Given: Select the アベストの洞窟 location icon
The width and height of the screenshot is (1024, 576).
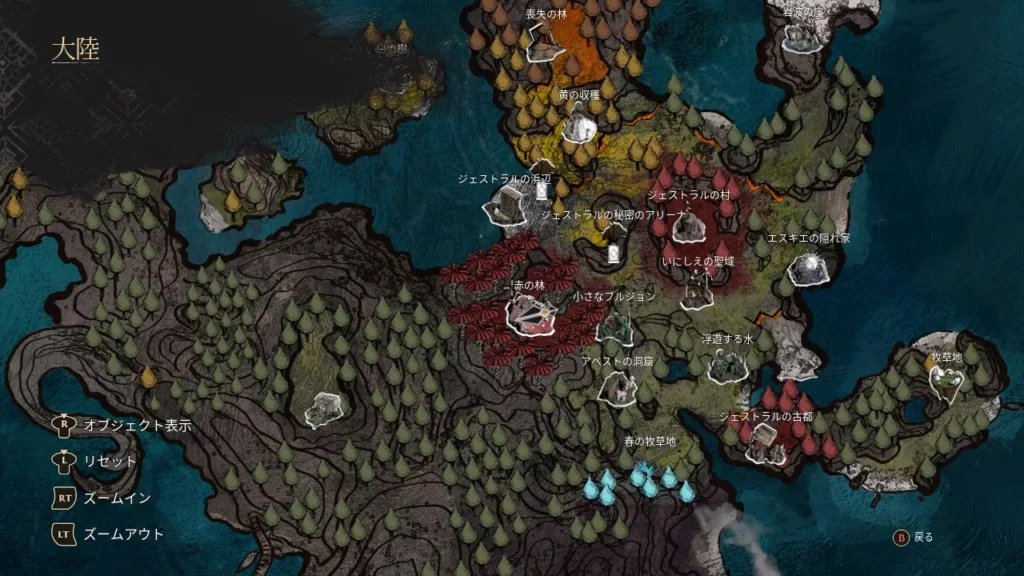Looking at the screenshot, I should coord(616,388).
